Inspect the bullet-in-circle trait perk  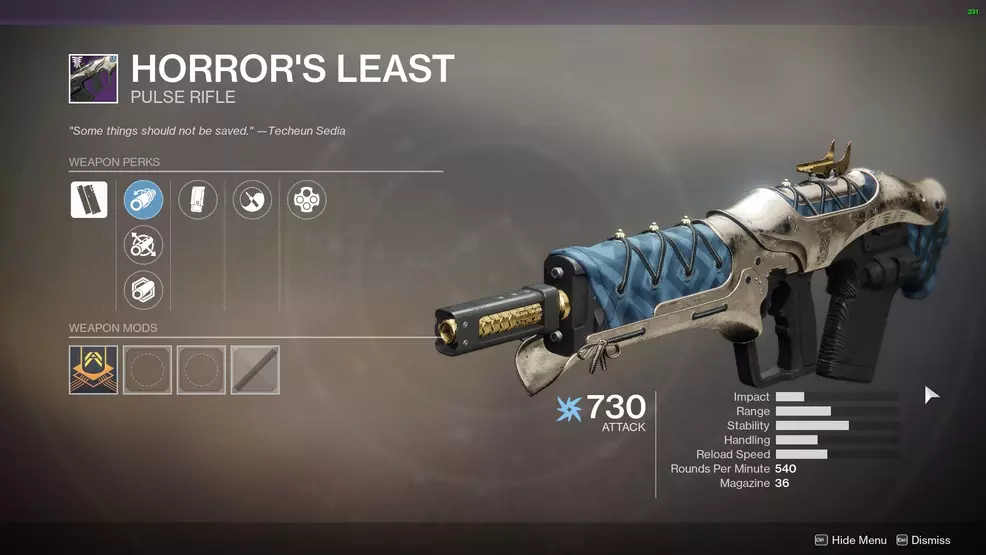(252, 200)
